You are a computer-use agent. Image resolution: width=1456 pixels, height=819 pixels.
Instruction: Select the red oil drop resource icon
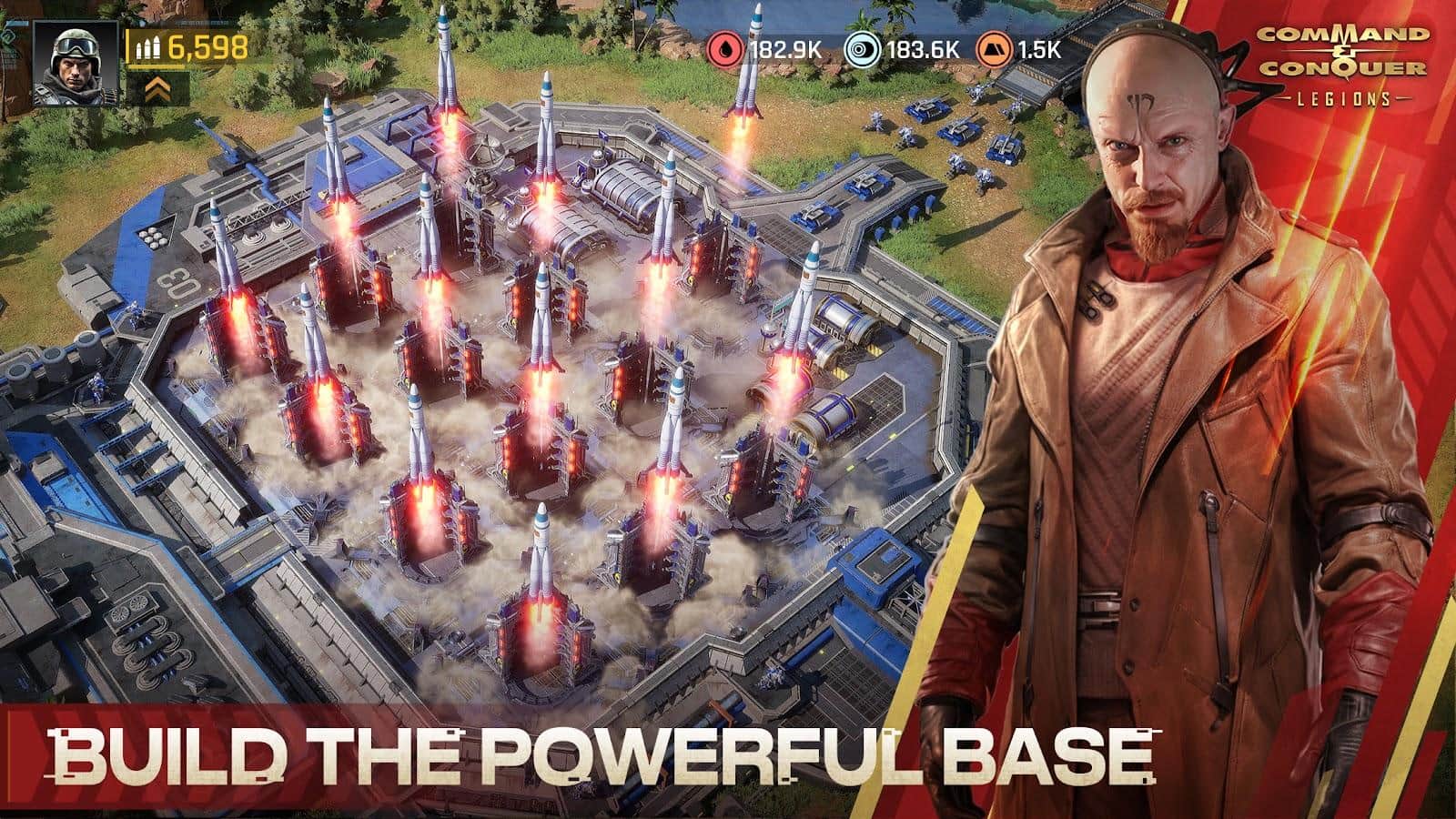pos(727,49)
